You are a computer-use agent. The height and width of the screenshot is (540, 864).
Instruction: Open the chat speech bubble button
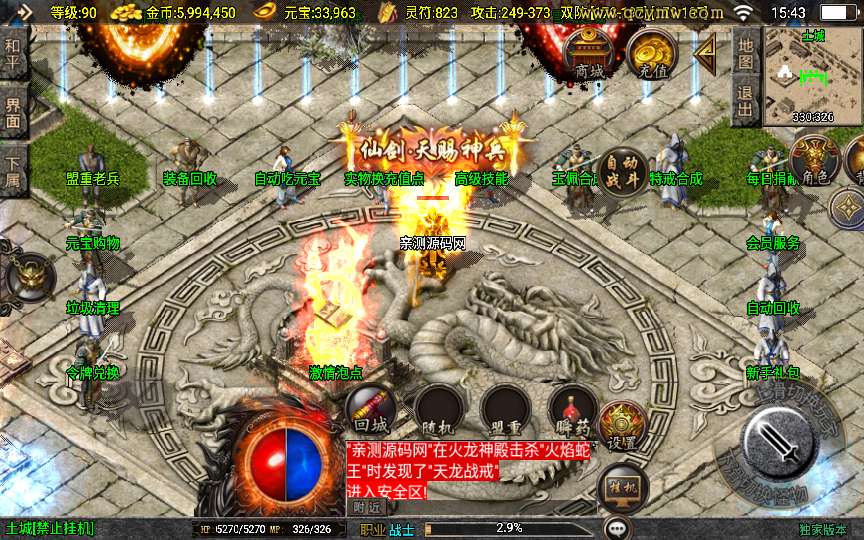[x=618, y=527]
